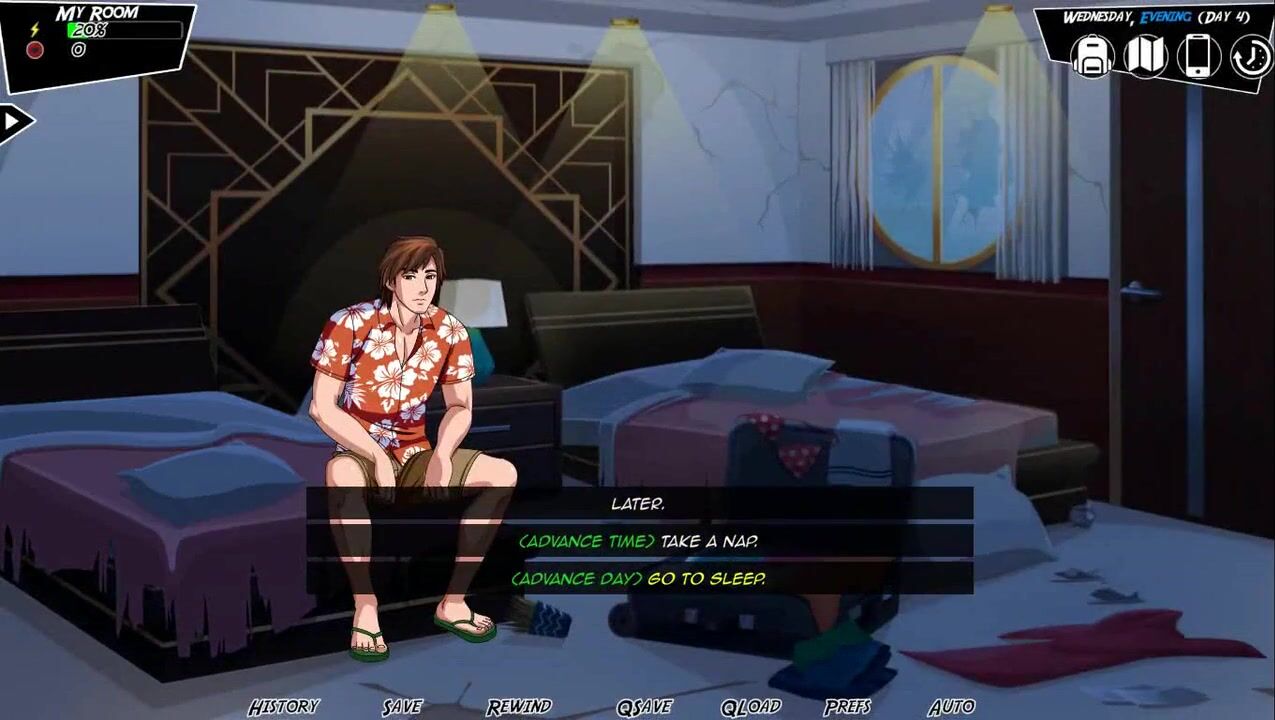Open Prefs settings
Viewport: 1275px width, 720px height.
click(x=847, y=707)
